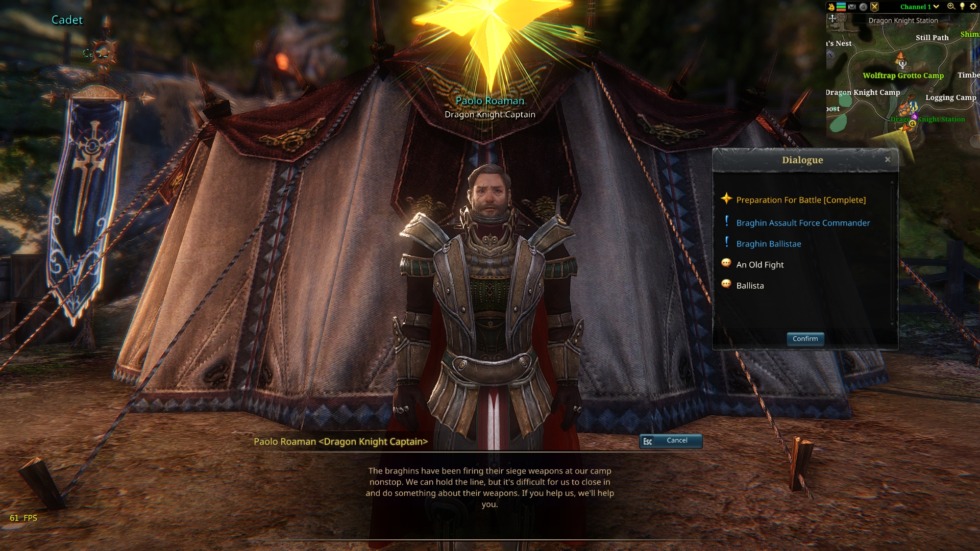This screenshot has height=551, width=980.
Task: Close the Dialogue window
Action: [887, 160]
